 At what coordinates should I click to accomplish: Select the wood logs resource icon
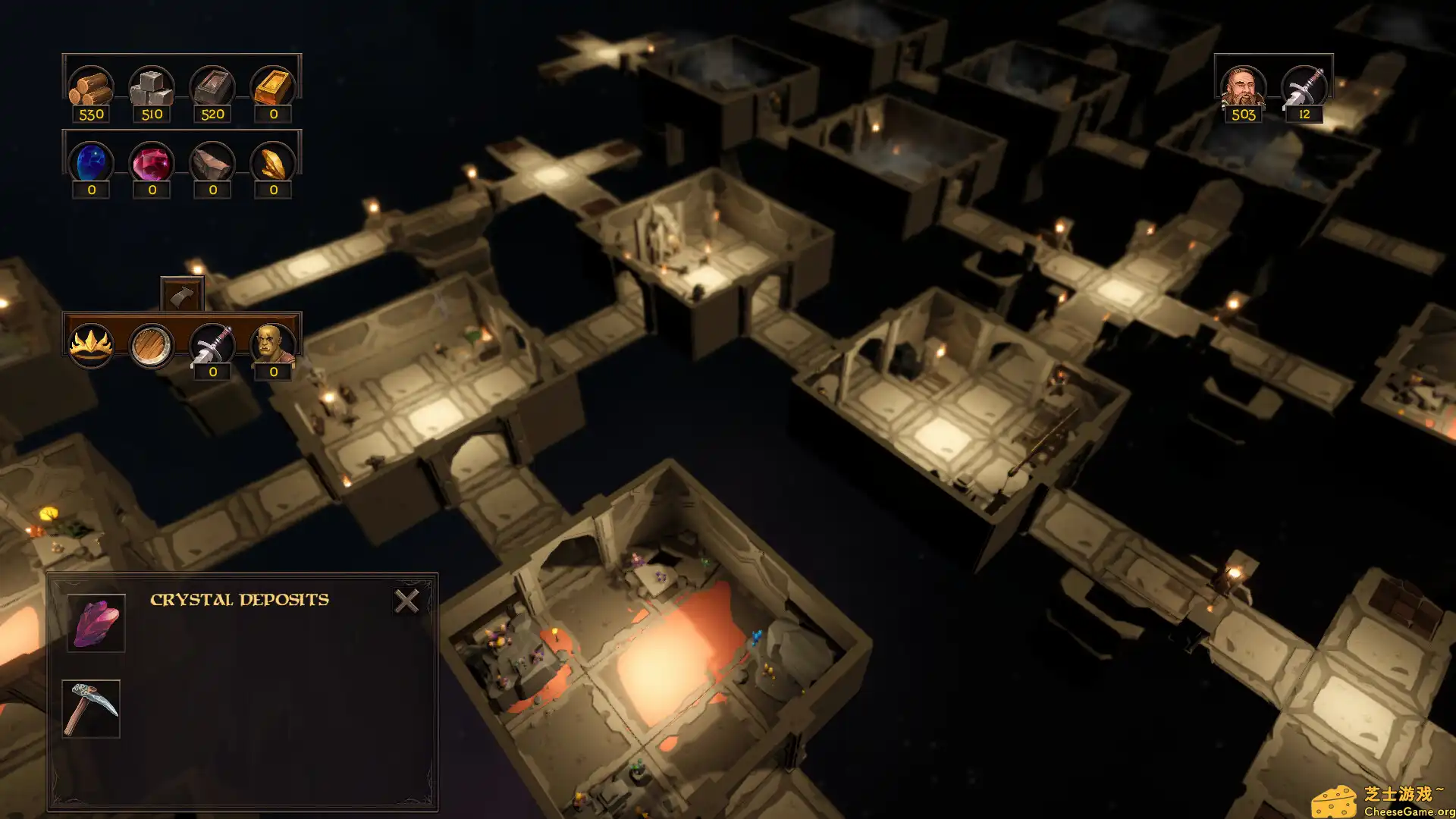tap(91, 85)
